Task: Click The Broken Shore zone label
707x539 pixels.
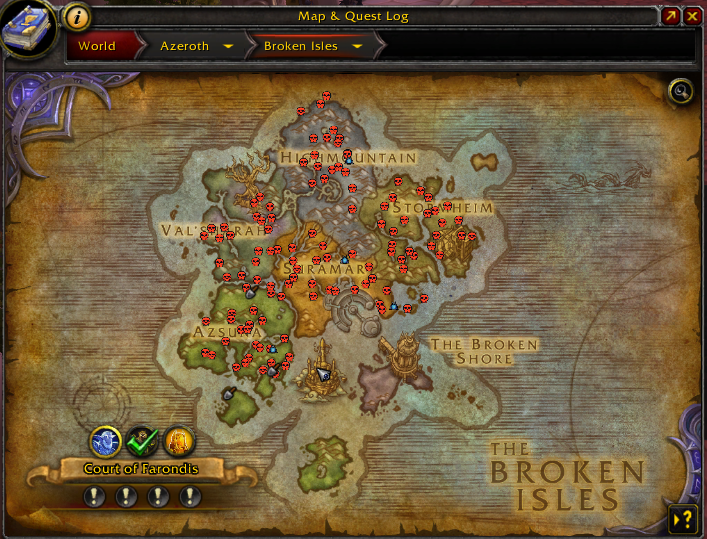Action: [484, 351]
